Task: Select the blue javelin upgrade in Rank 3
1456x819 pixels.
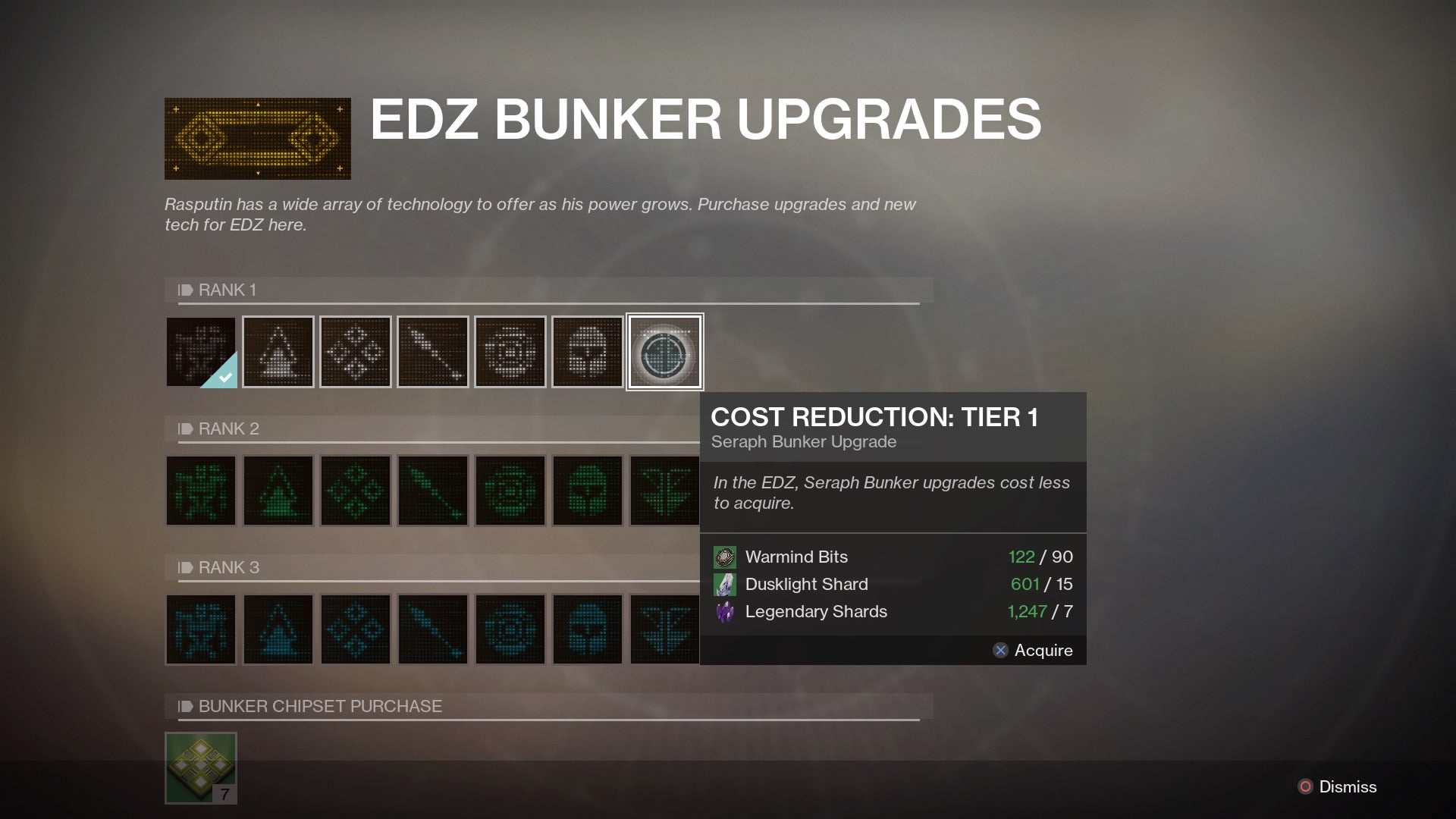Action: pyautogui.click(x=432, y=629)
